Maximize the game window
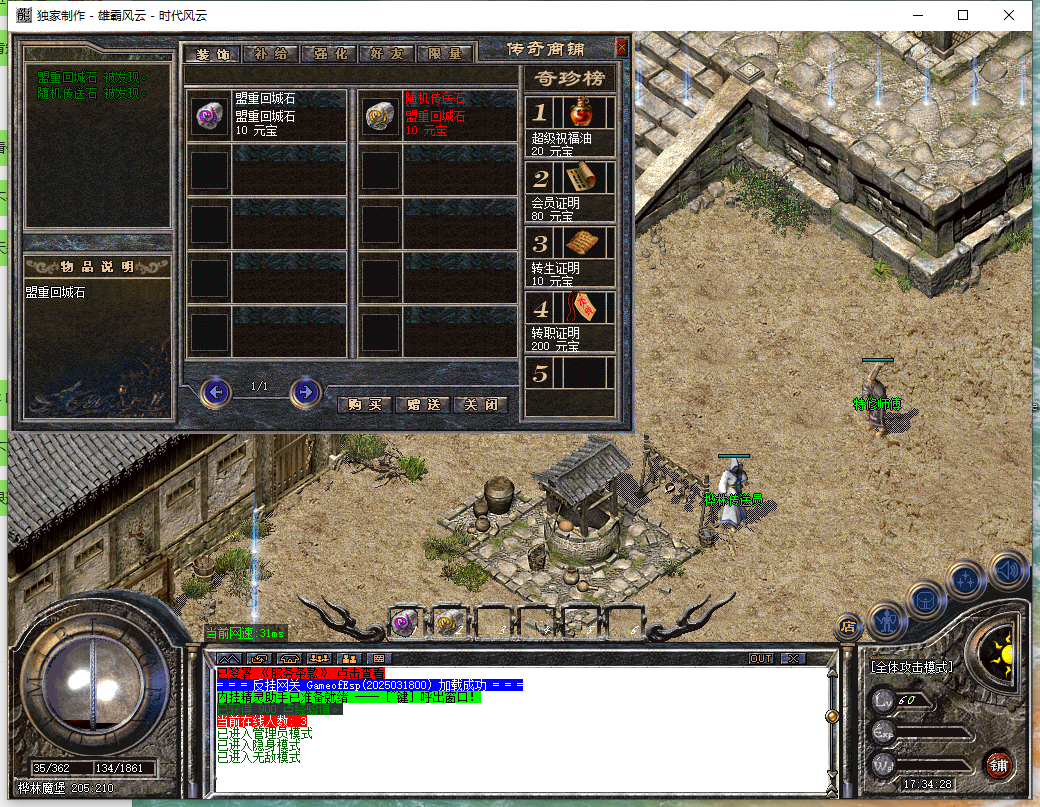The height and width of the screenshot is (807, 1040). point(963,15)
